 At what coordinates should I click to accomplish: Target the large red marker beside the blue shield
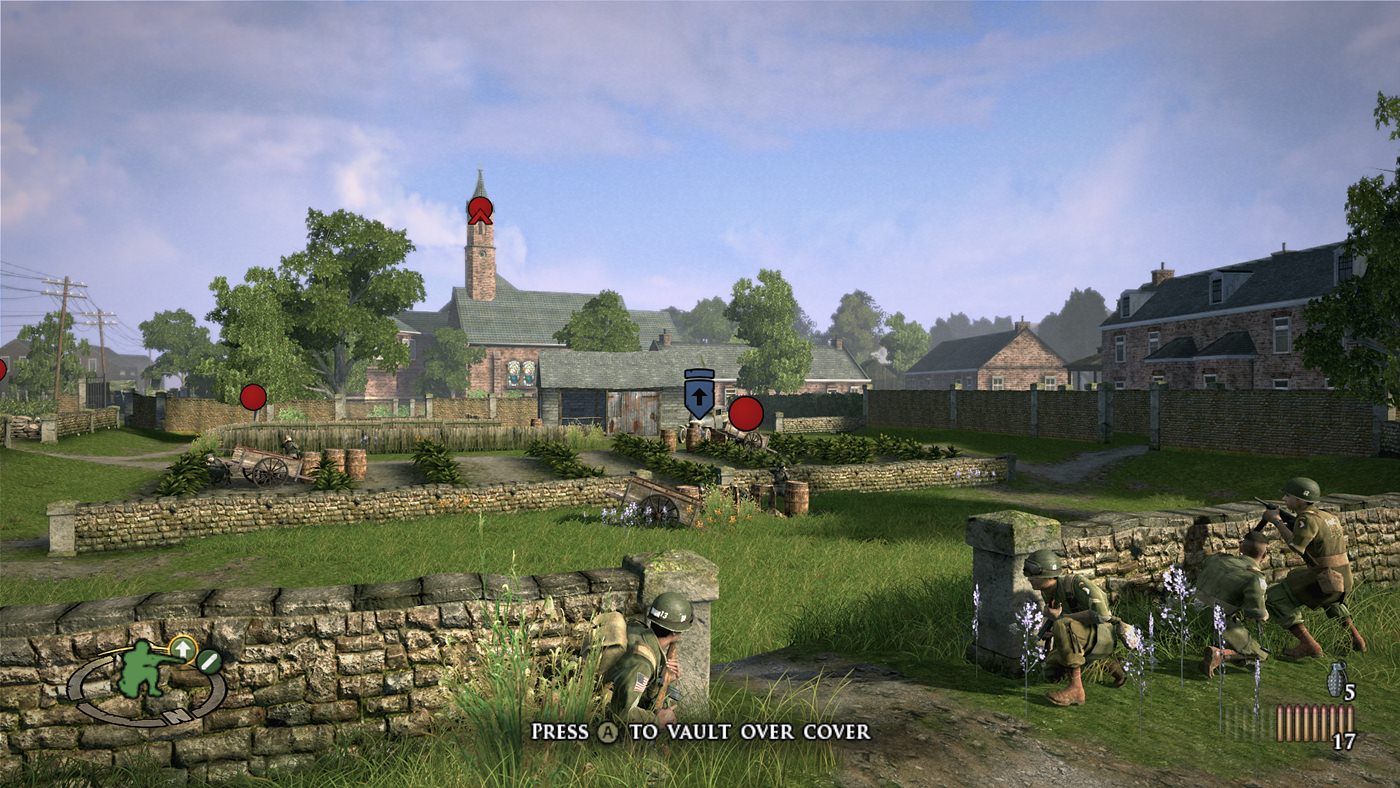pos(745,413)
